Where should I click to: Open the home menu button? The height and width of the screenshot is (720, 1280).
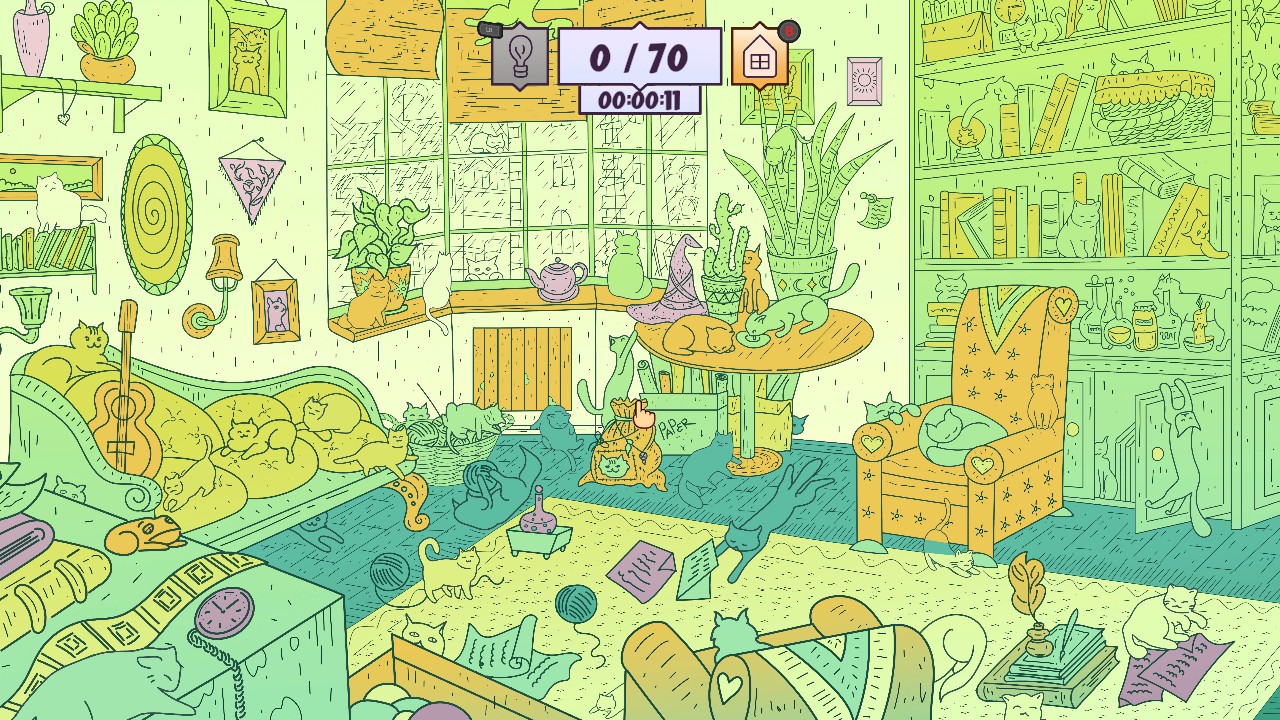760,58
